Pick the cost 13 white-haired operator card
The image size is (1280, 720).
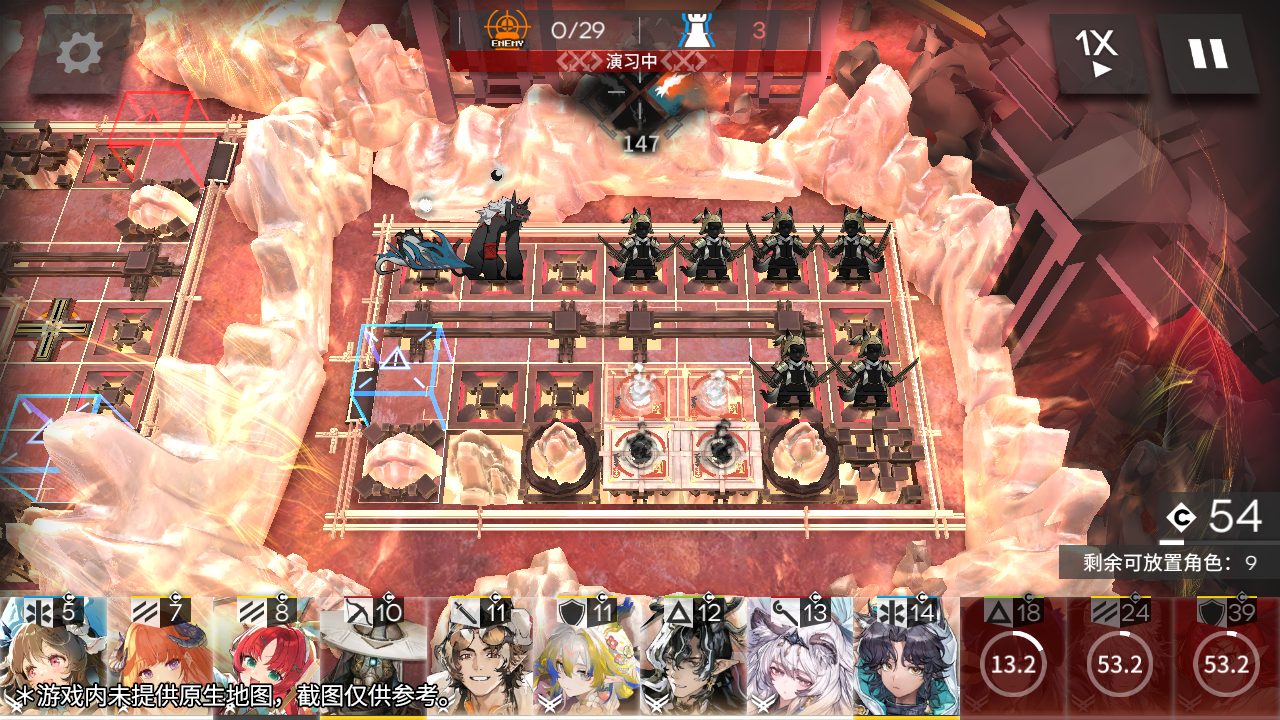[x=802, y=658]
